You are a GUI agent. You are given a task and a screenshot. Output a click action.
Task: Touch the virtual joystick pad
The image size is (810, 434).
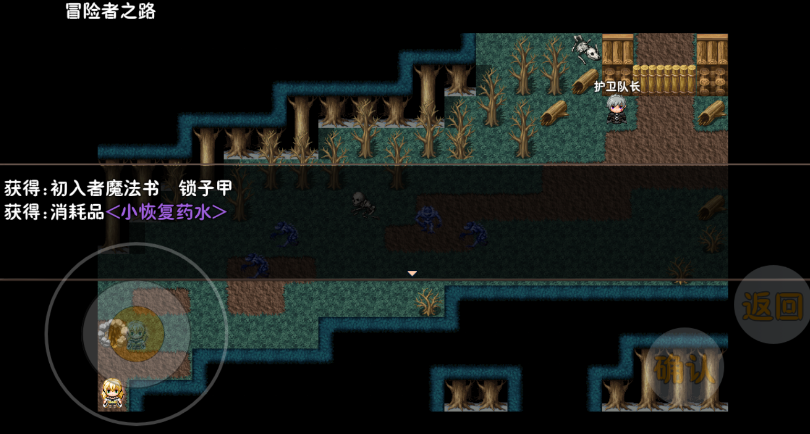click(136, 333)
